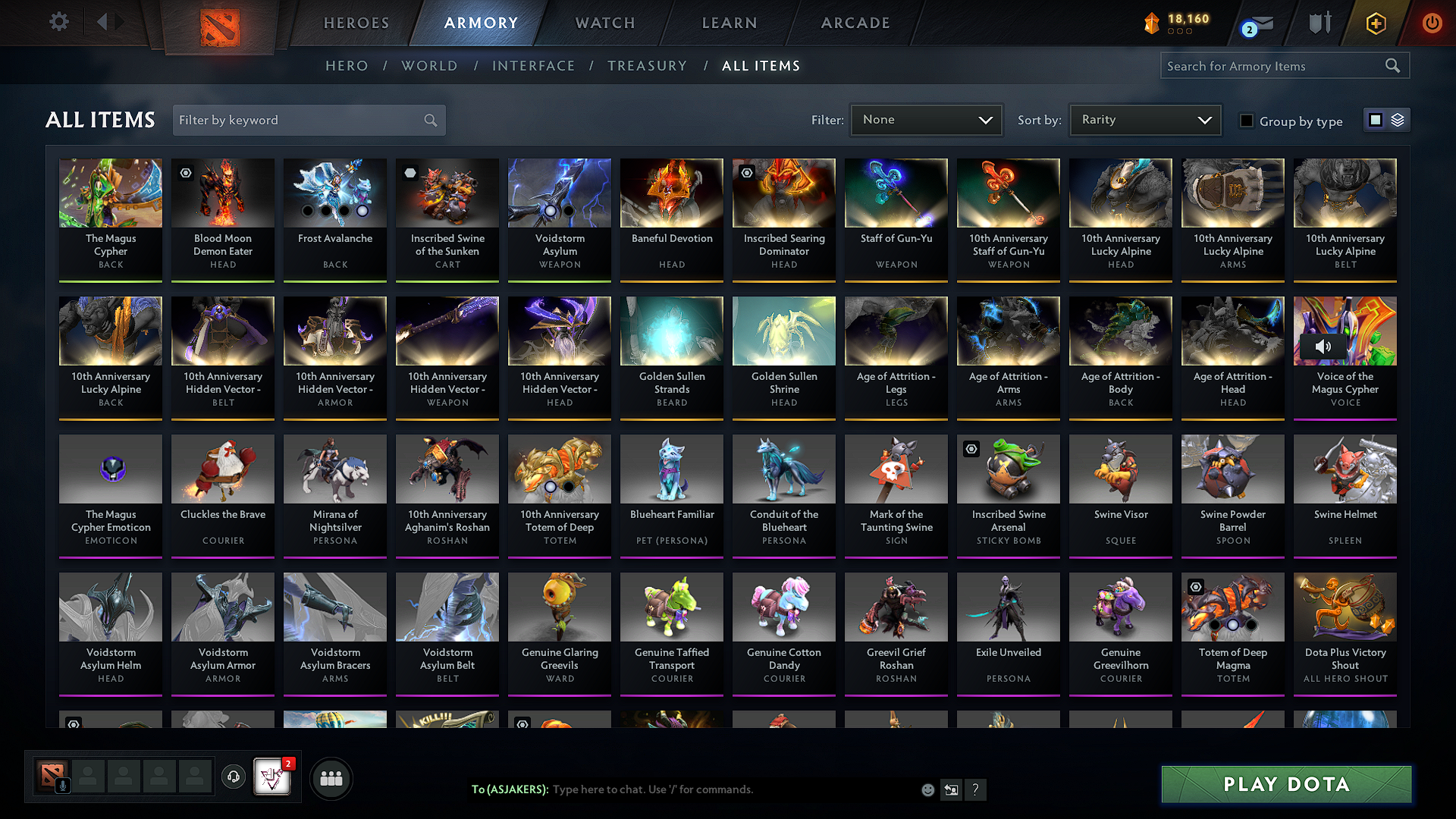Open the Interface armory section
This screenshot has height=819, width=1456.
tap(533, 66)
